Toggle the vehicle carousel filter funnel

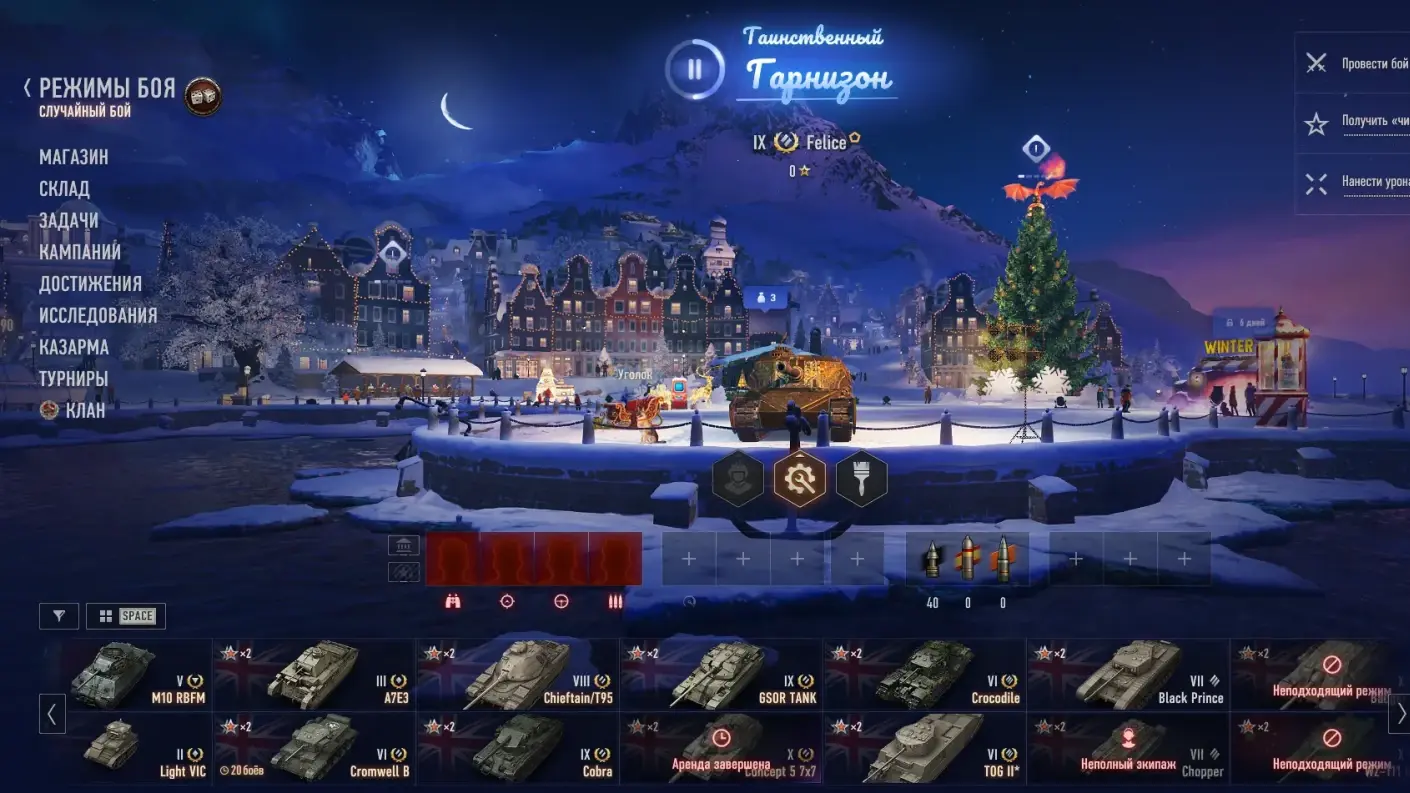(59, 615)
